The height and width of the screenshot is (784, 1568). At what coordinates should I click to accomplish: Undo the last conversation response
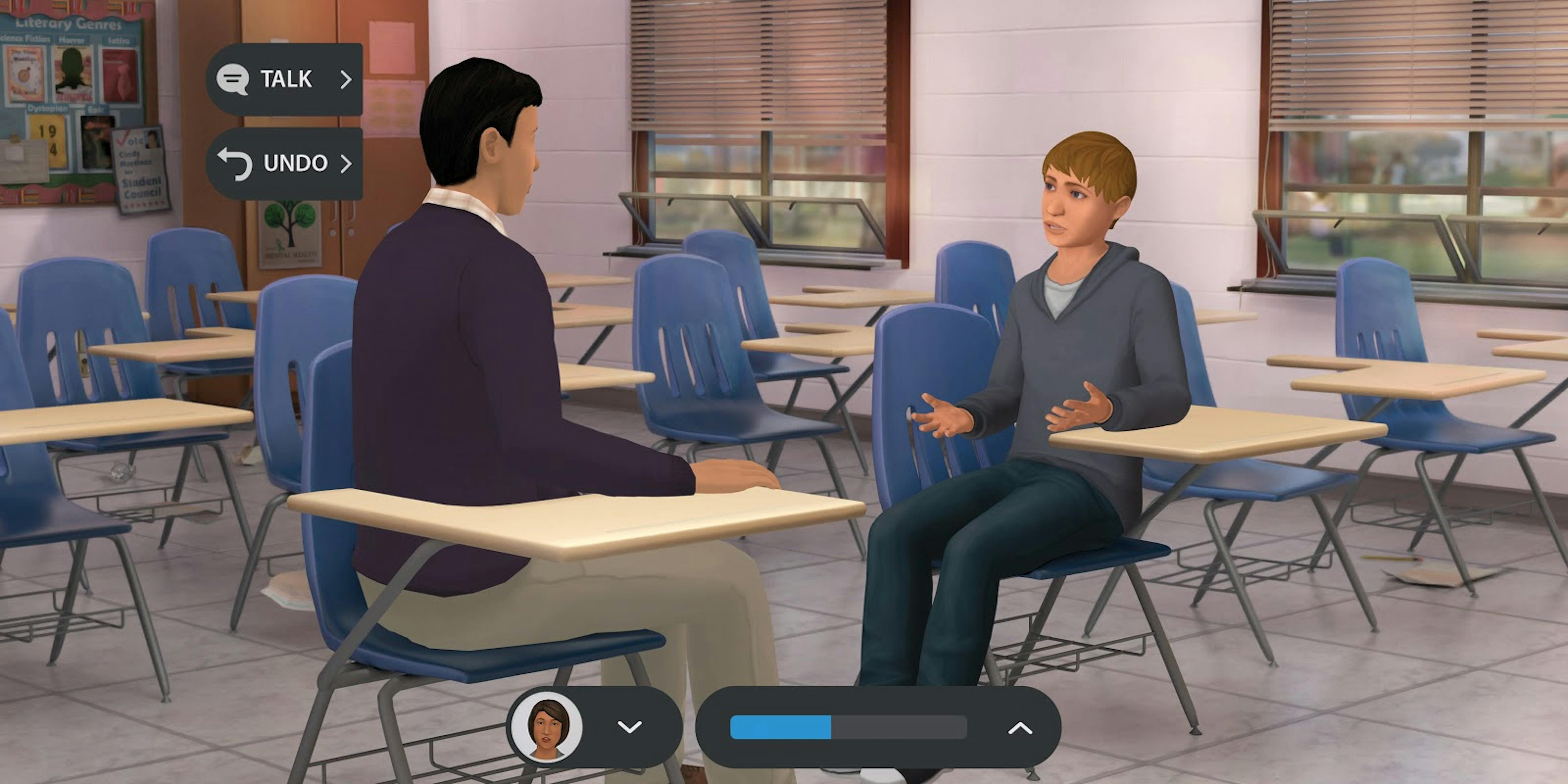(286, 163)
